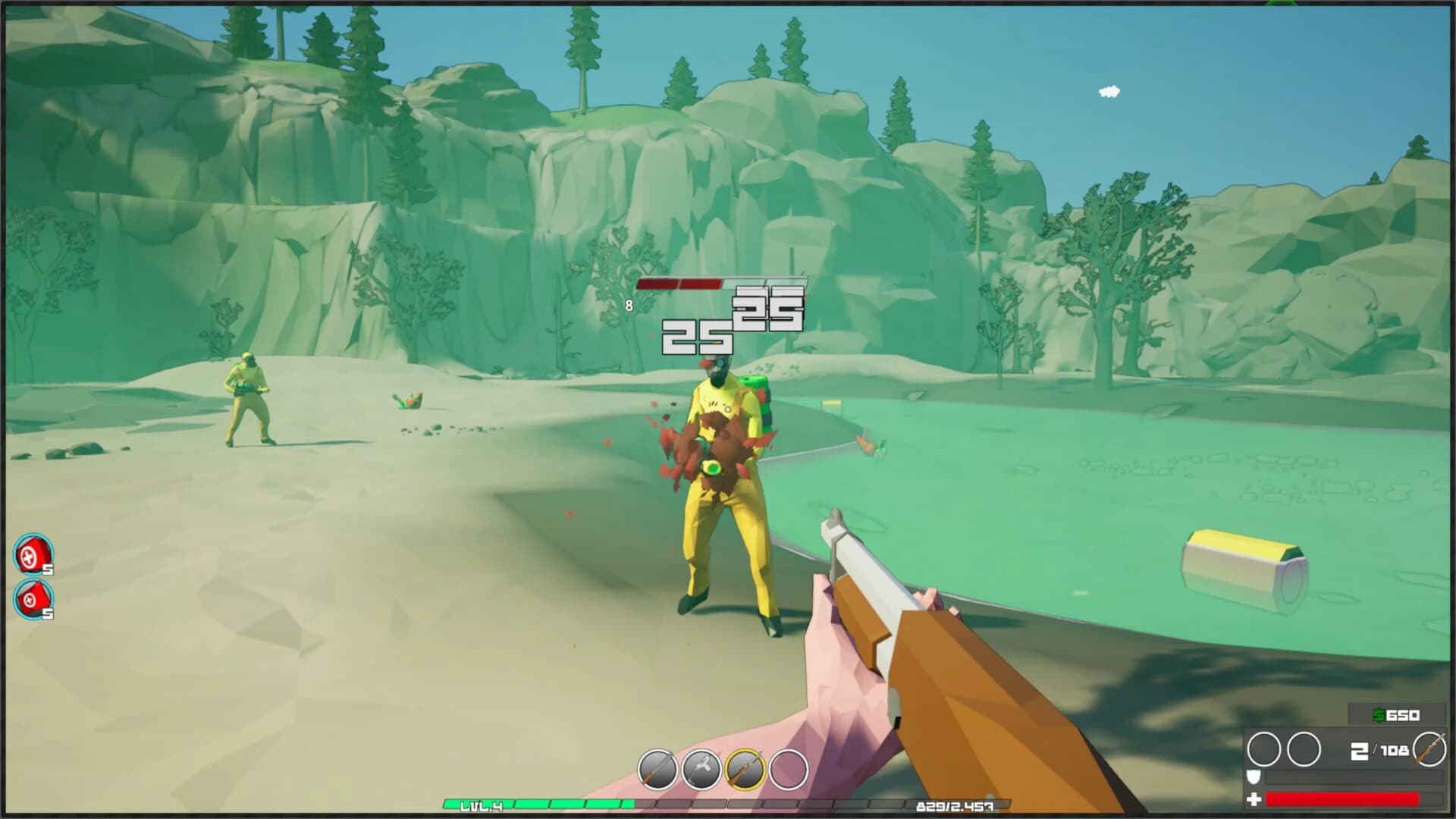
Task: Click the second empty equipment circle
Action: (x=1306, y=748)
